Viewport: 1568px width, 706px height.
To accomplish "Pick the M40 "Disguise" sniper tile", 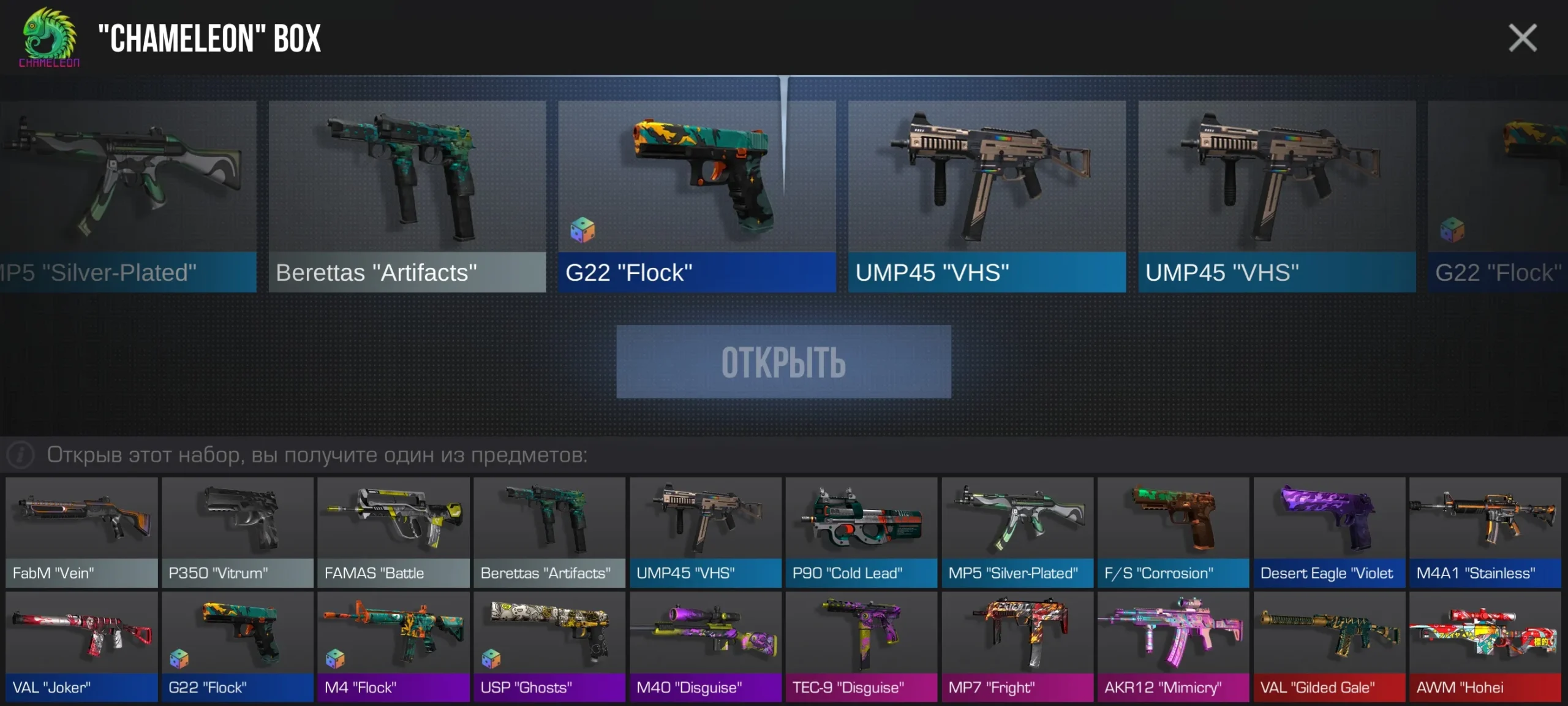I will tap(706, 646).
